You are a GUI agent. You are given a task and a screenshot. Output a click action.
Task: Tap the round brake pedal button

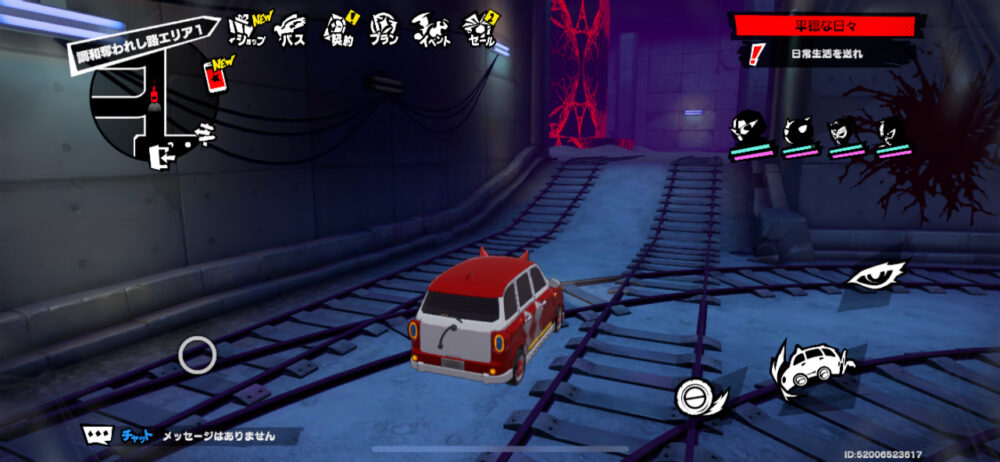coord(692,396)
